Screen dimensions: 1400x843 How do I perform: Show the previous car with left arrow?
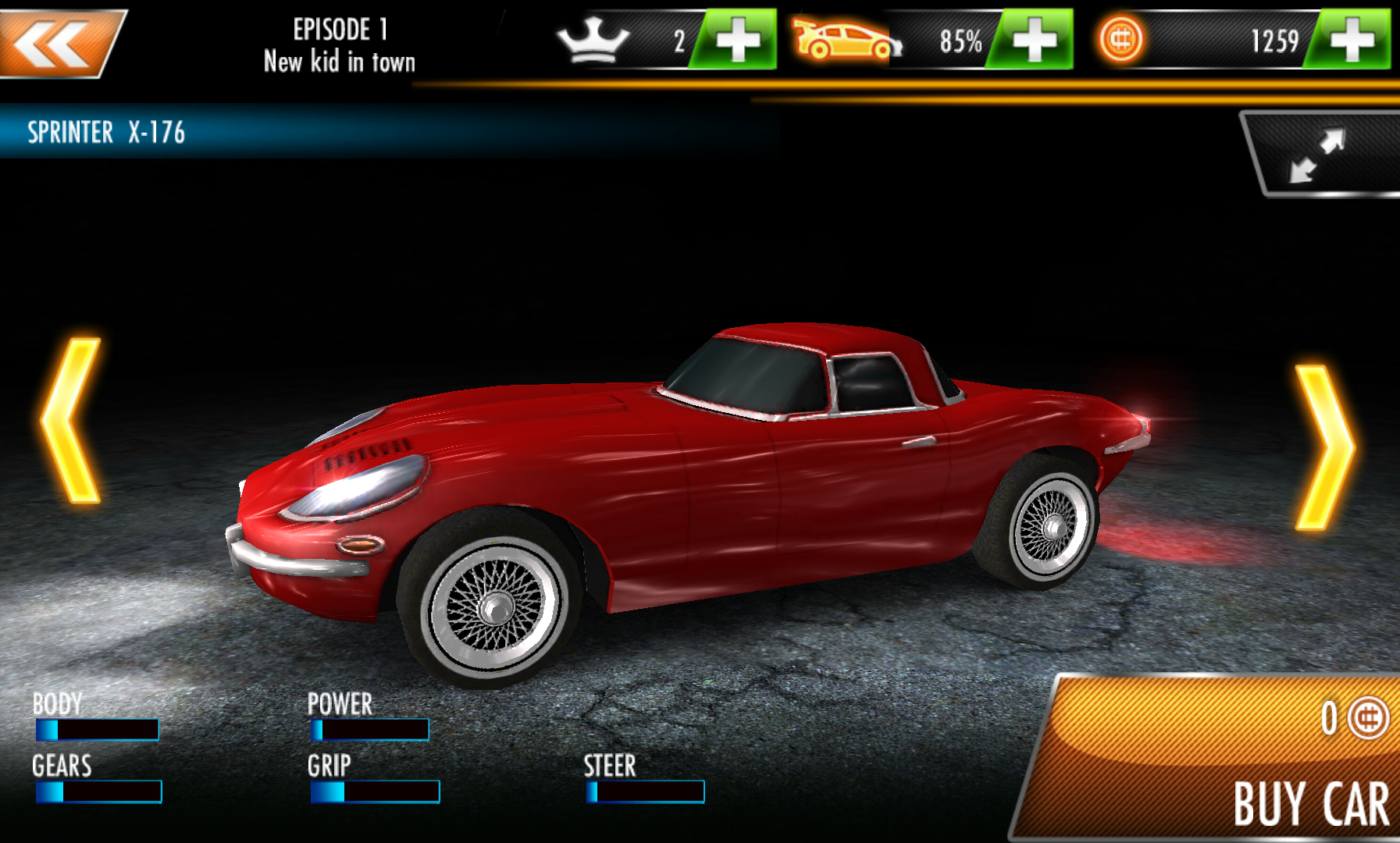(x=72, y=420)
